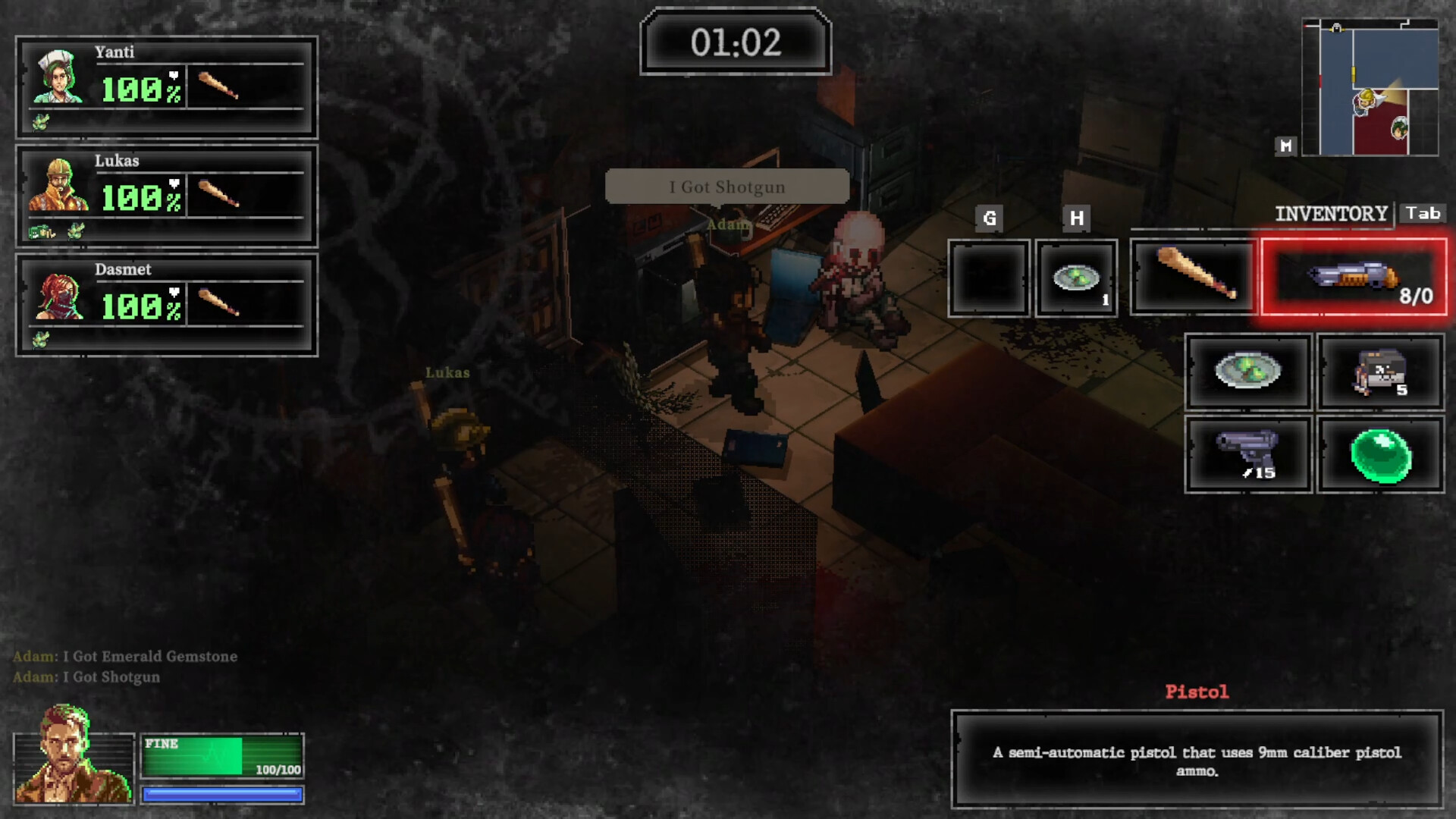Expand Dasmet's character panel
The width and height of the screenshot is (1456, 819).
pos(165,303)
